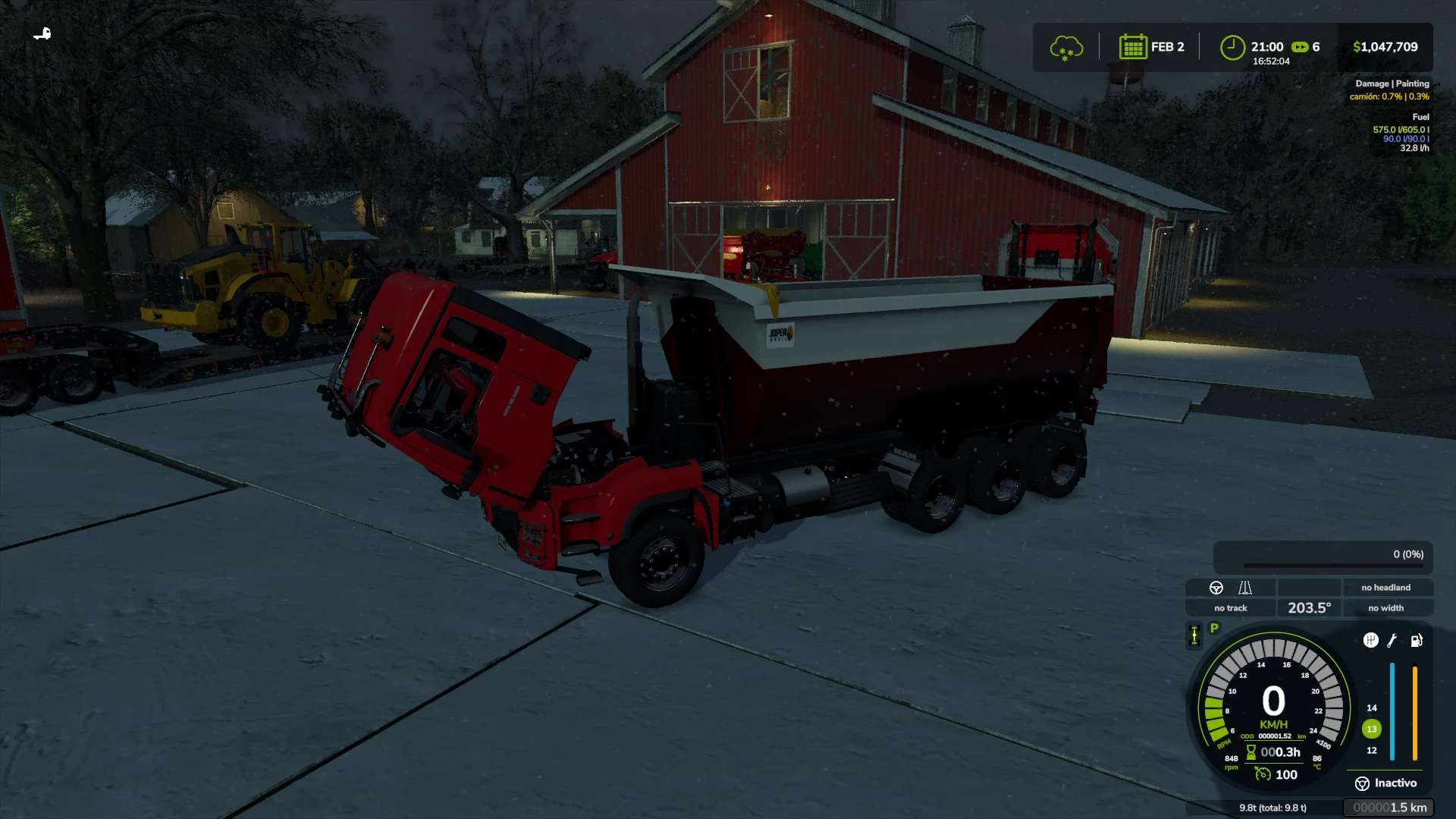This screenshot has height=819, width=1456.
Task: Click the gear shifter icon
Action: coord(1370,640)
